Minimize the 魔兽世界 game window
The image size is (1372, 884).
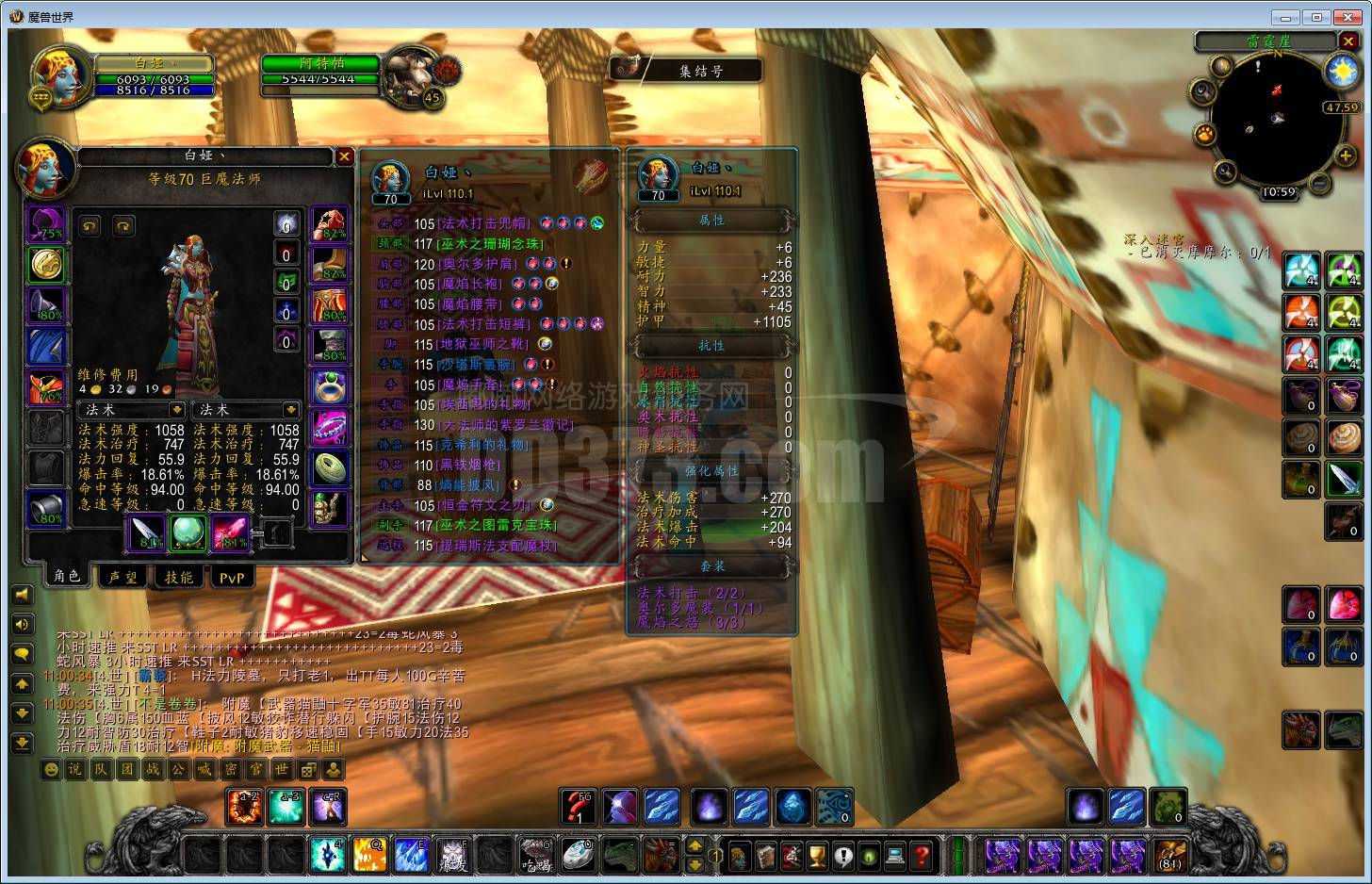(1285, 17)
